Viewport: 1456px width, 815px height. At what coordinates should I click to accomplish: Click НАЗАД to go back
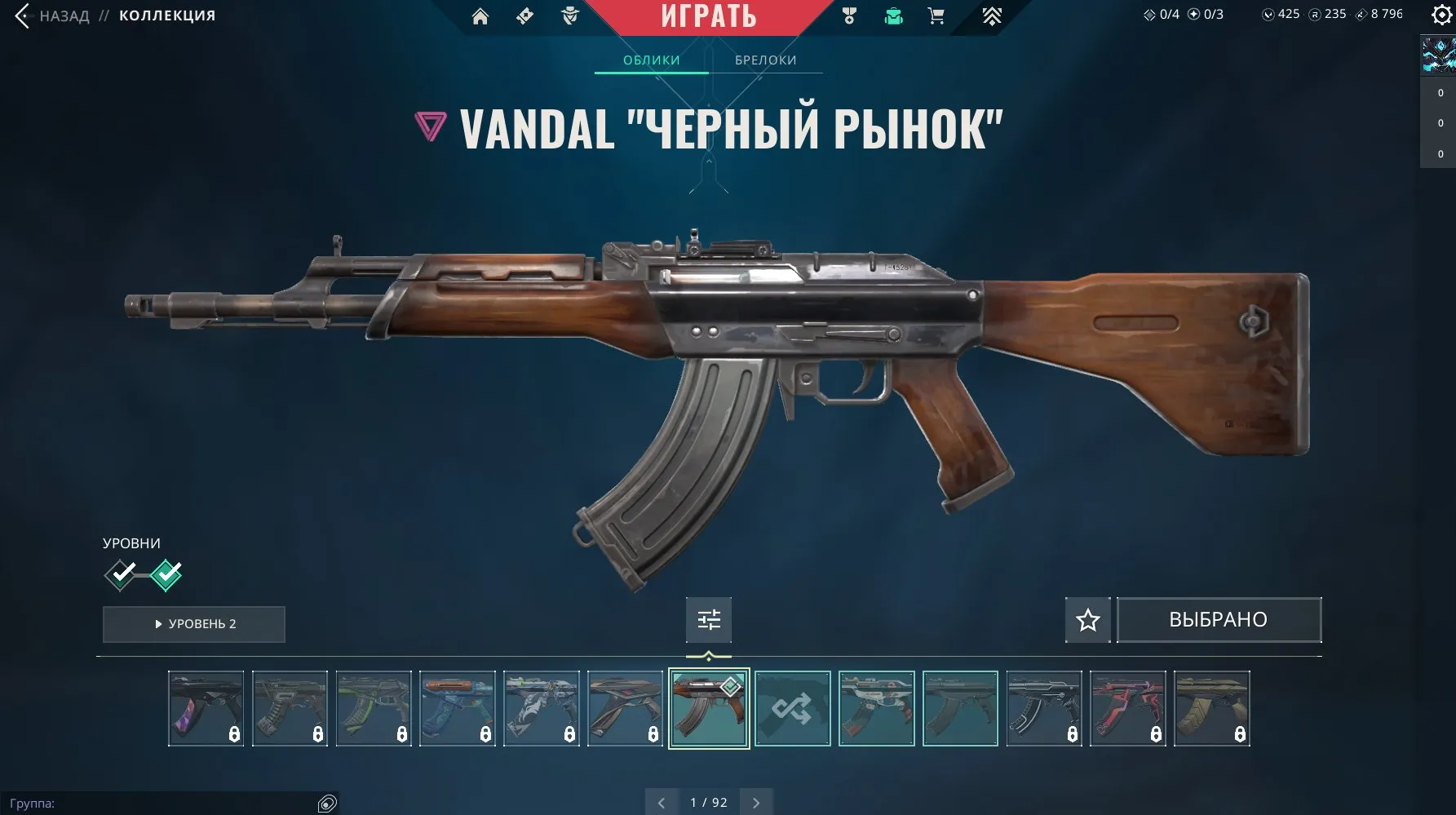pos(64,15)
